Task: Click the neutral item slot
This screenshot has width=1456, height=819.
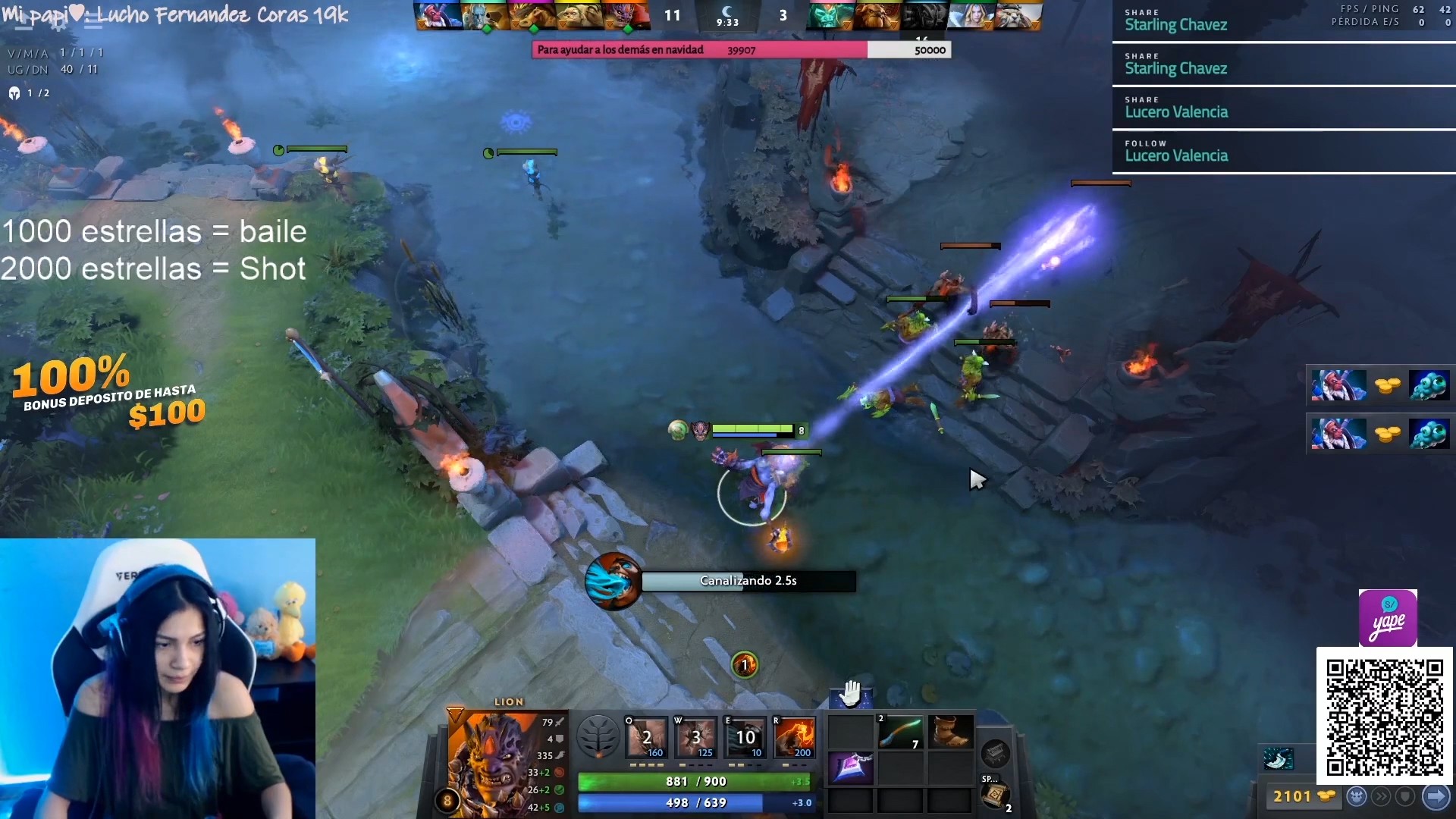Action: coord(995,753)
